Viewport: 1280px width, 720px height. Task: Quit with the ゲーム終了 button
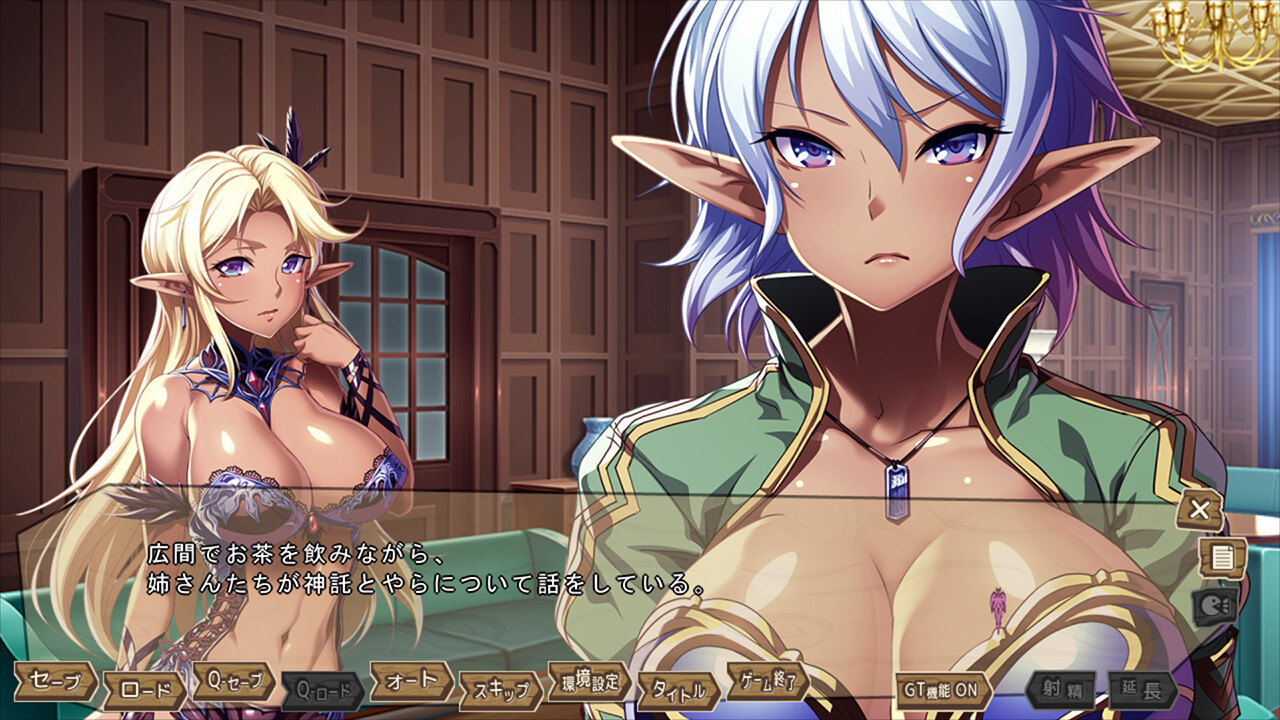(767, 681)
